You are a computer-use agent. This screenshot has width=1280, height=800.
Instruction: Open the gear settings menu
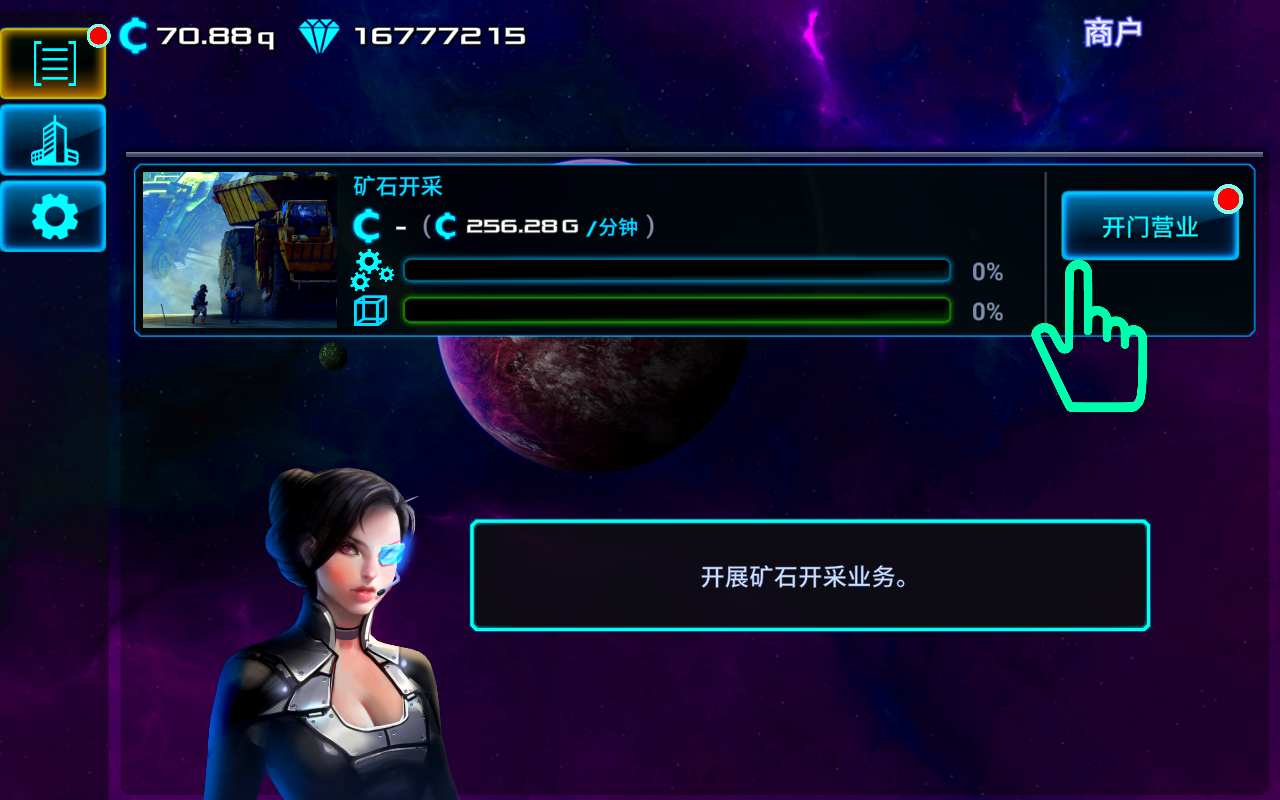(54, 216)
